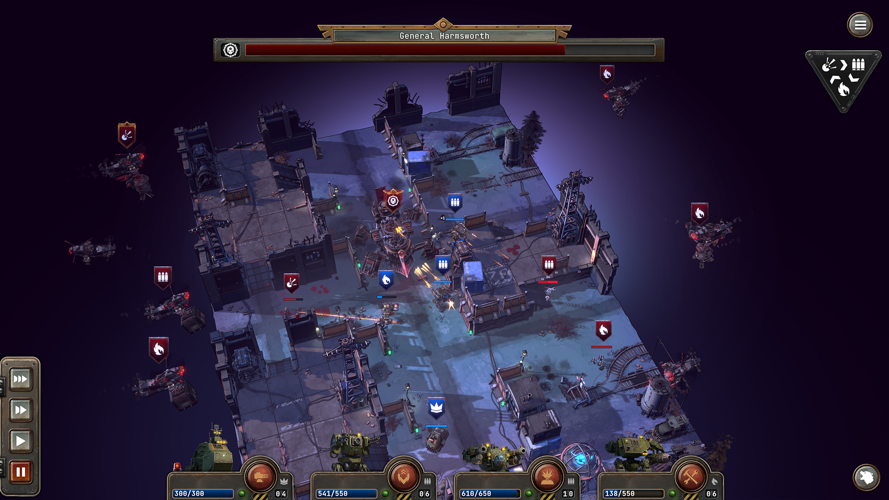
Task: Set game speed to double fast-forward
Action: [x=20, y=410]
